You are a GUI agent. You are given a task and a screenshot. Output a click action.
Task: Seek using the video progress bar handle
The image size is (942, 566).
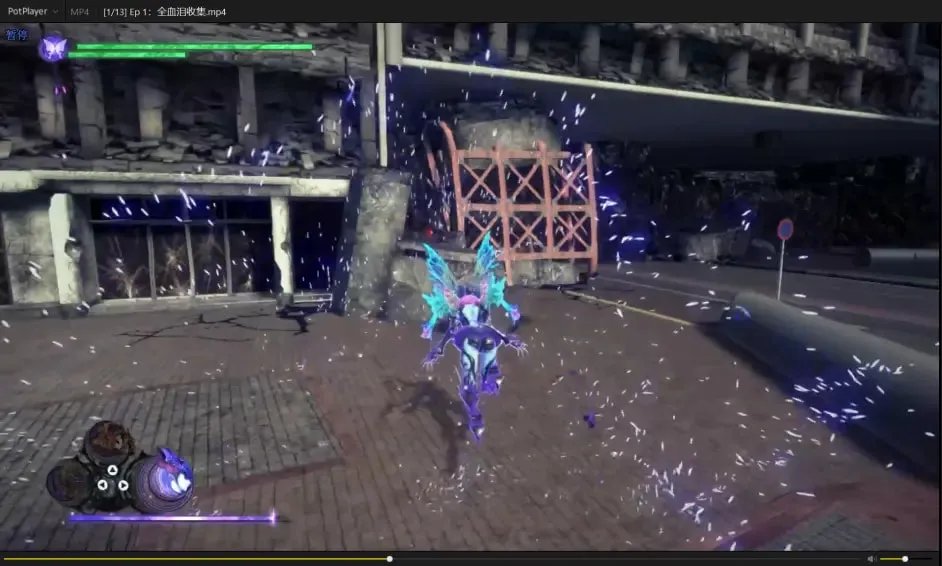tap(389, 558)
